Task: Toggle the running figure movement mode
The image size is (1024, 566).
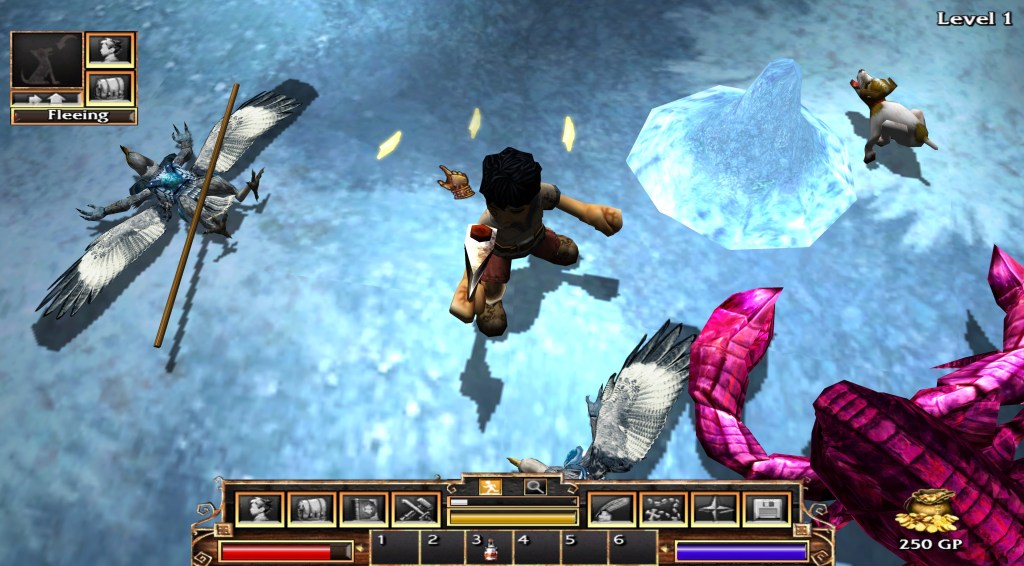Action: pos(490,487)
